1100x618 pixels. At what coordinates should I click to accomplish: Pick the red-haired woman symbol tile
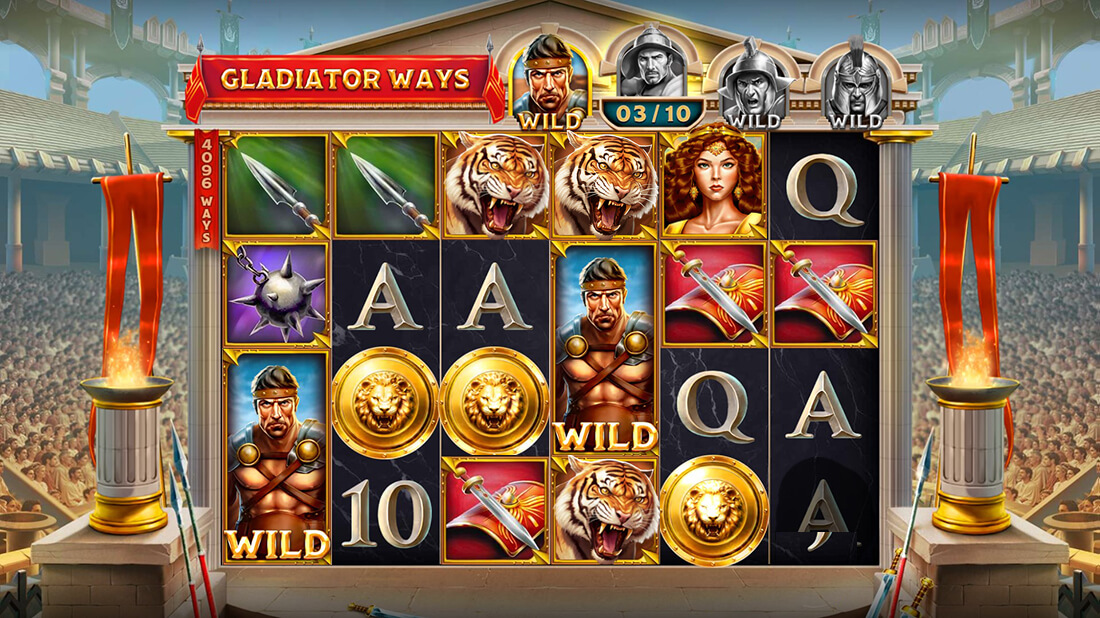(x=713, y=185)
